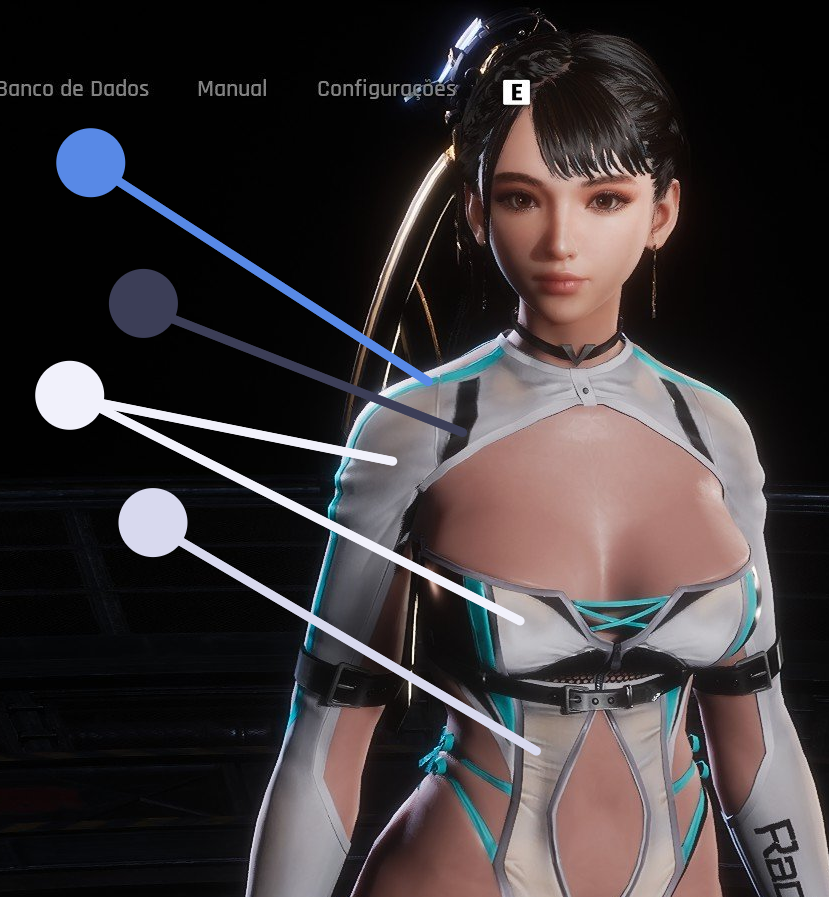The width and height of the screenshot is (829, 897).
Task: Switch to the Manual tab
Action: point(232,89)
